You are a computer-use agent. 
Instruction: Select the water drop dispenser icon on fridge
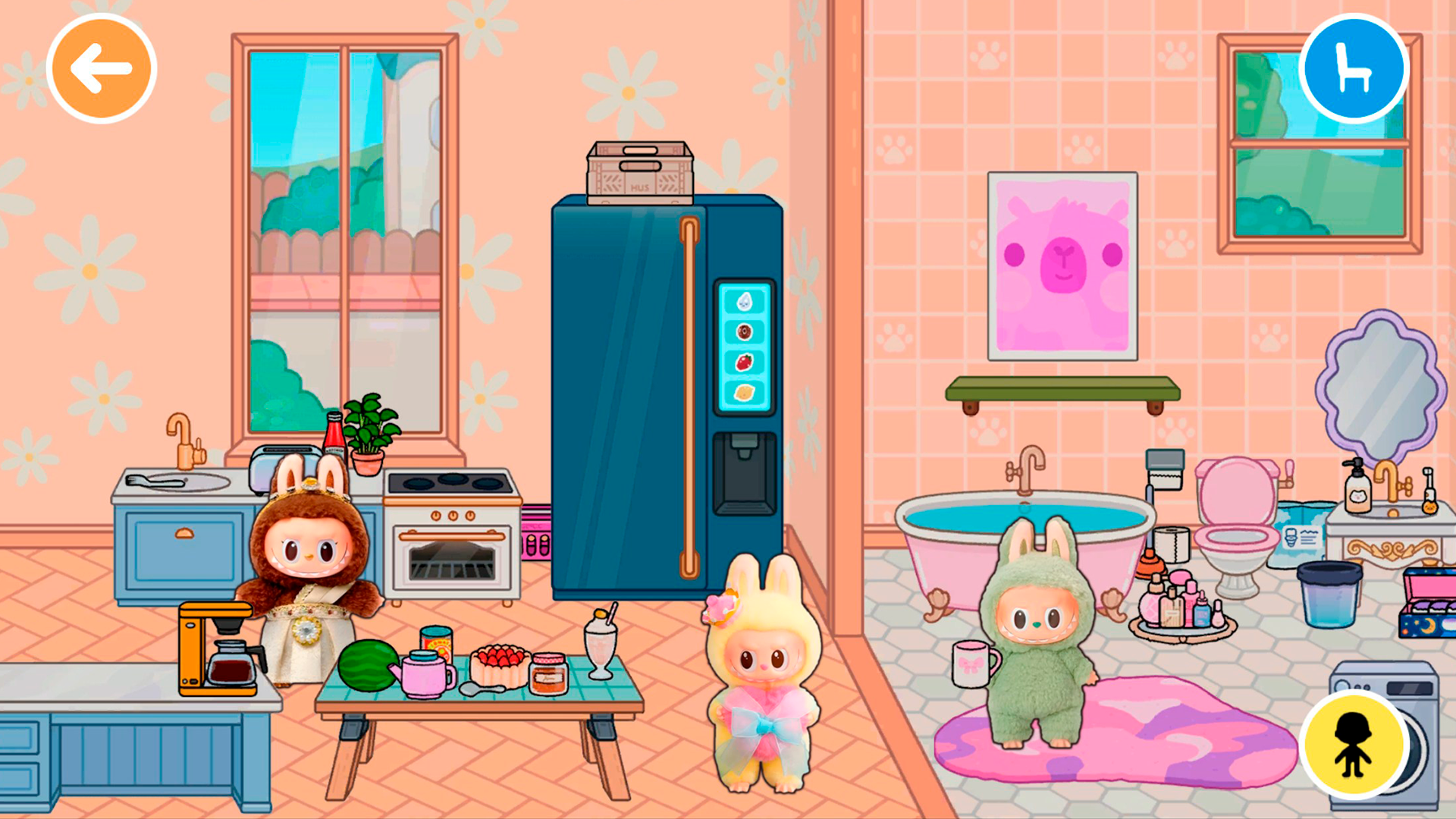point(745,300)
